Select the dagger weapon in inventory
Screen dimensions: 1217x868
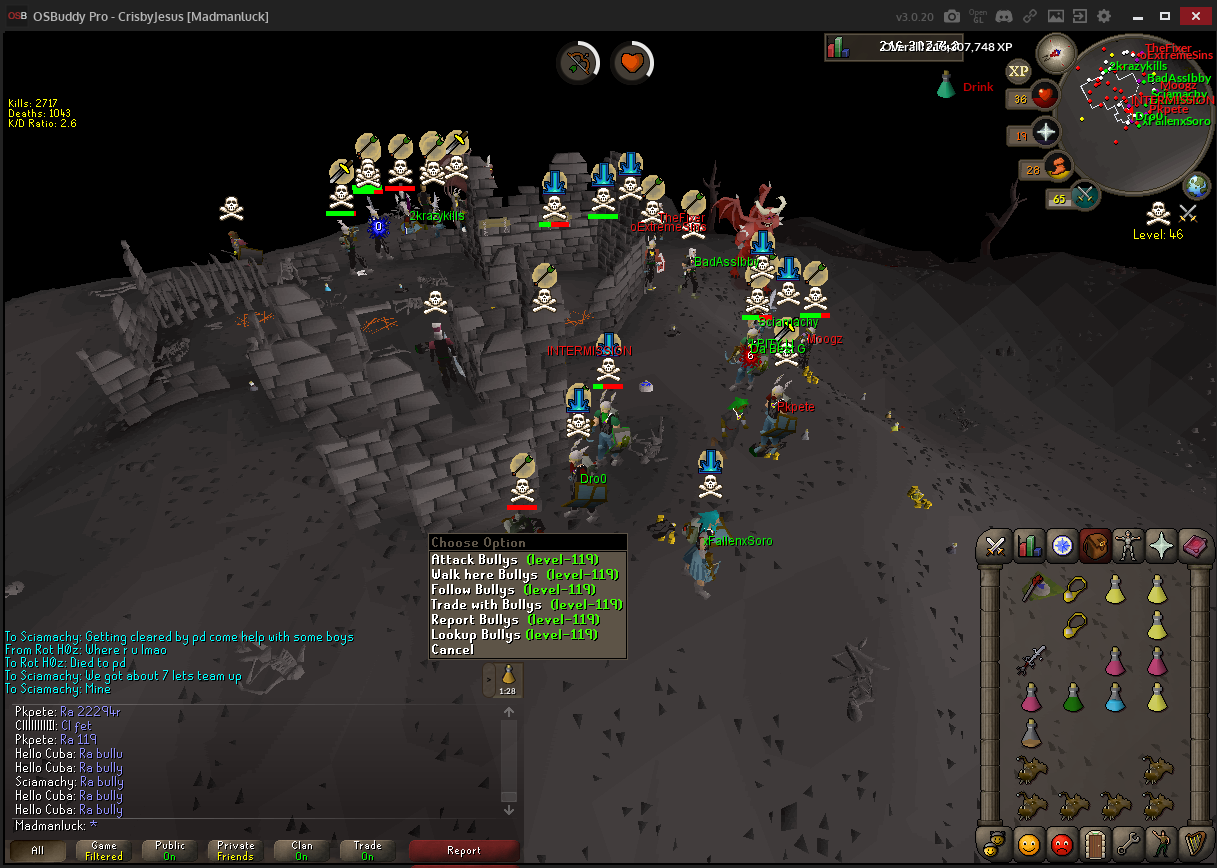1031,659
